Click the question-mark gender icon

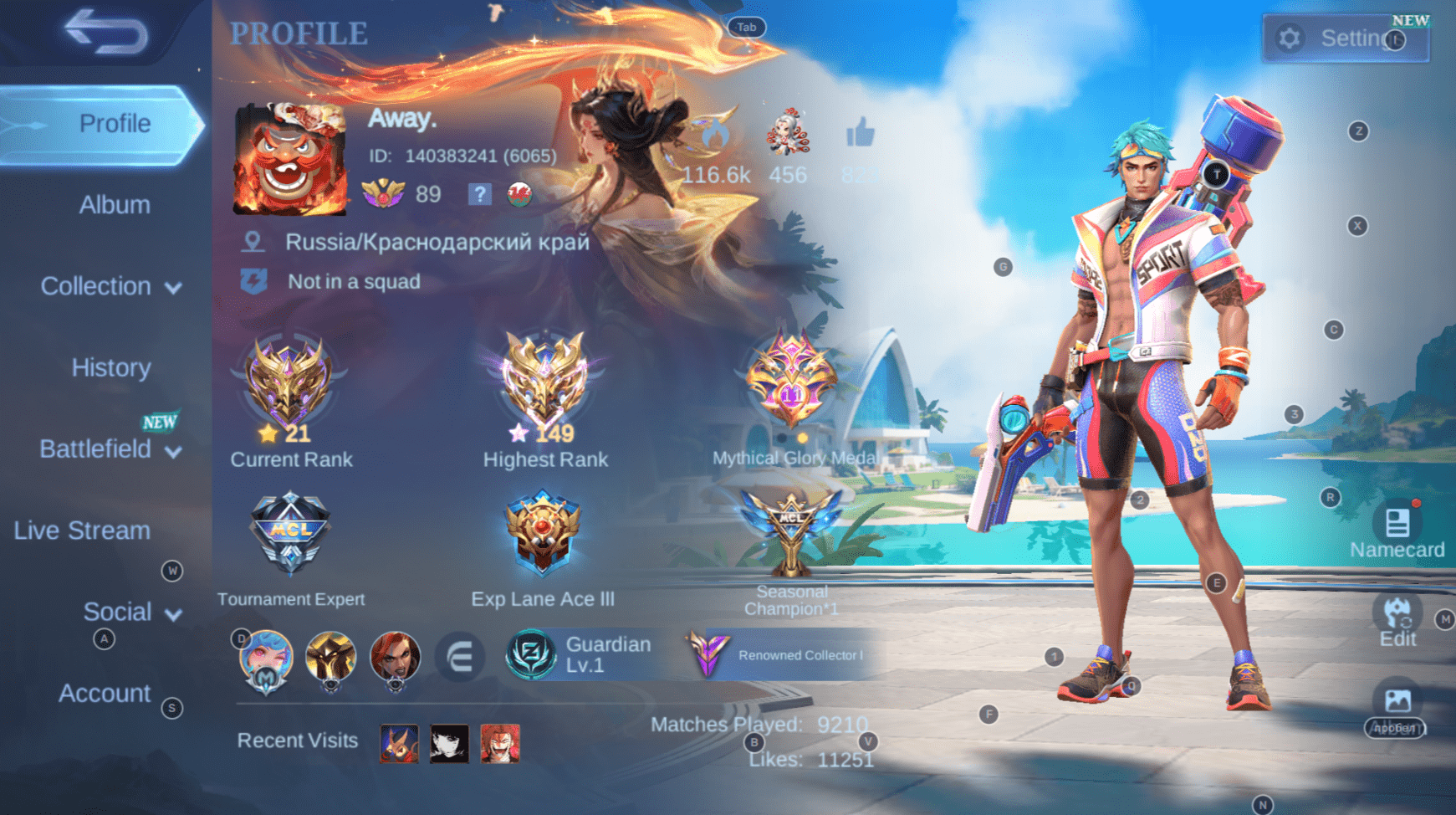coord(479,195)
